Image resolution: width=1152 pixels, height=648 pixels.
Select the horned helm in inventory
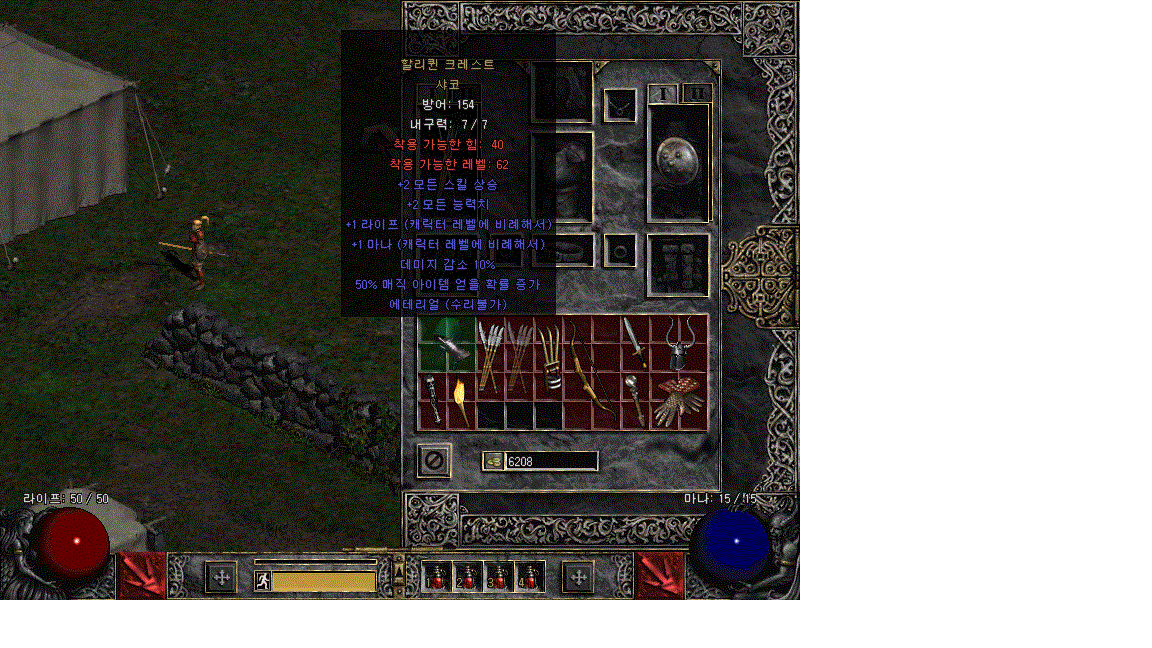[x=679, y=343]
